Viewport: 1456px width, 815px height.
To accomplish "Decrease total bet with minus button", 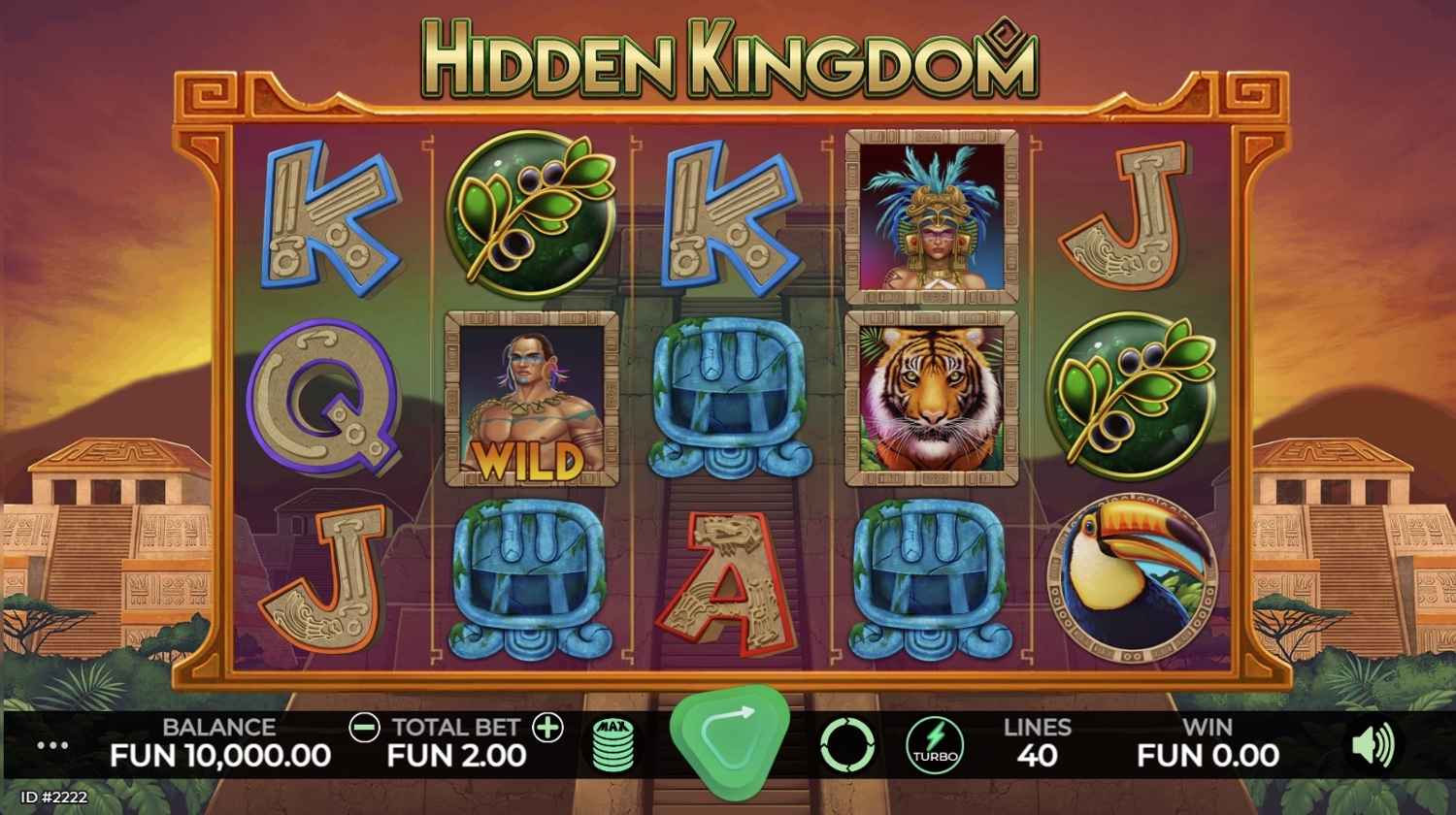I will (x=364, y=728).
